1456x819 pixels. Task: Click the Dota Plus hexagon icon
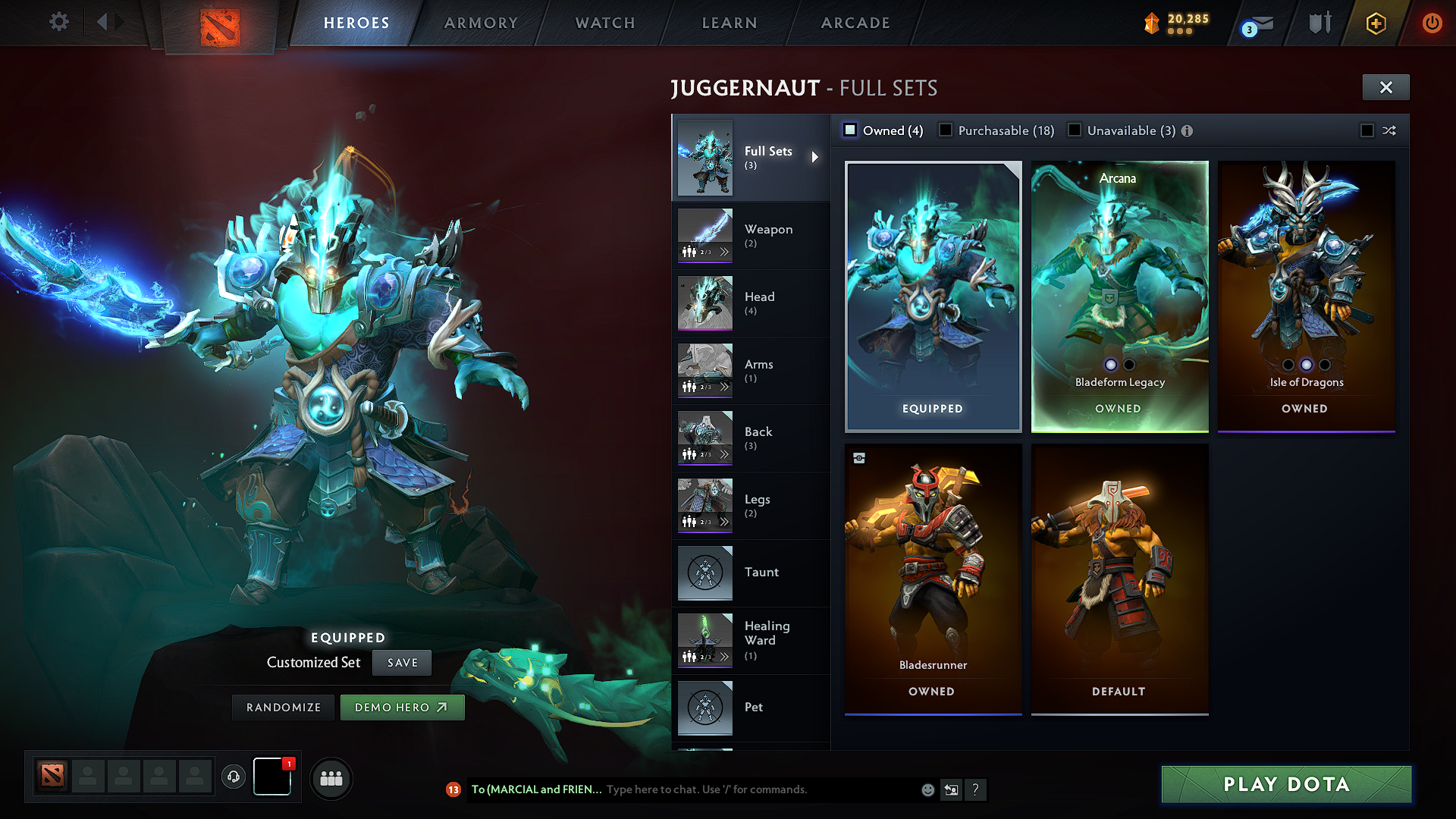click(x=1376, y=23)
